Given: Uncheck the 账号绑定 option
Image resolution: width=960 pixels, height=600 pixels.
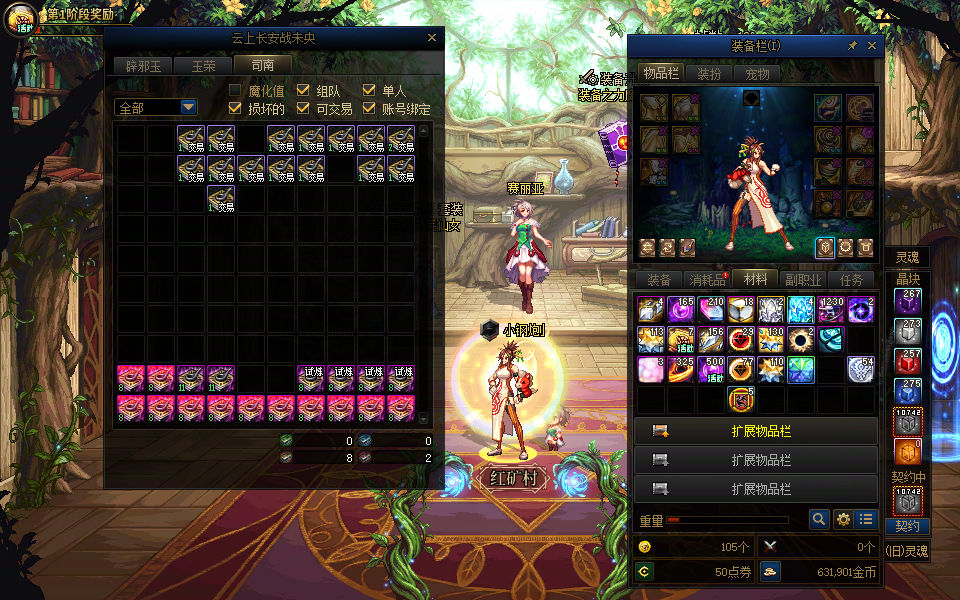Looking at the screenshot, I should [369, 109].
